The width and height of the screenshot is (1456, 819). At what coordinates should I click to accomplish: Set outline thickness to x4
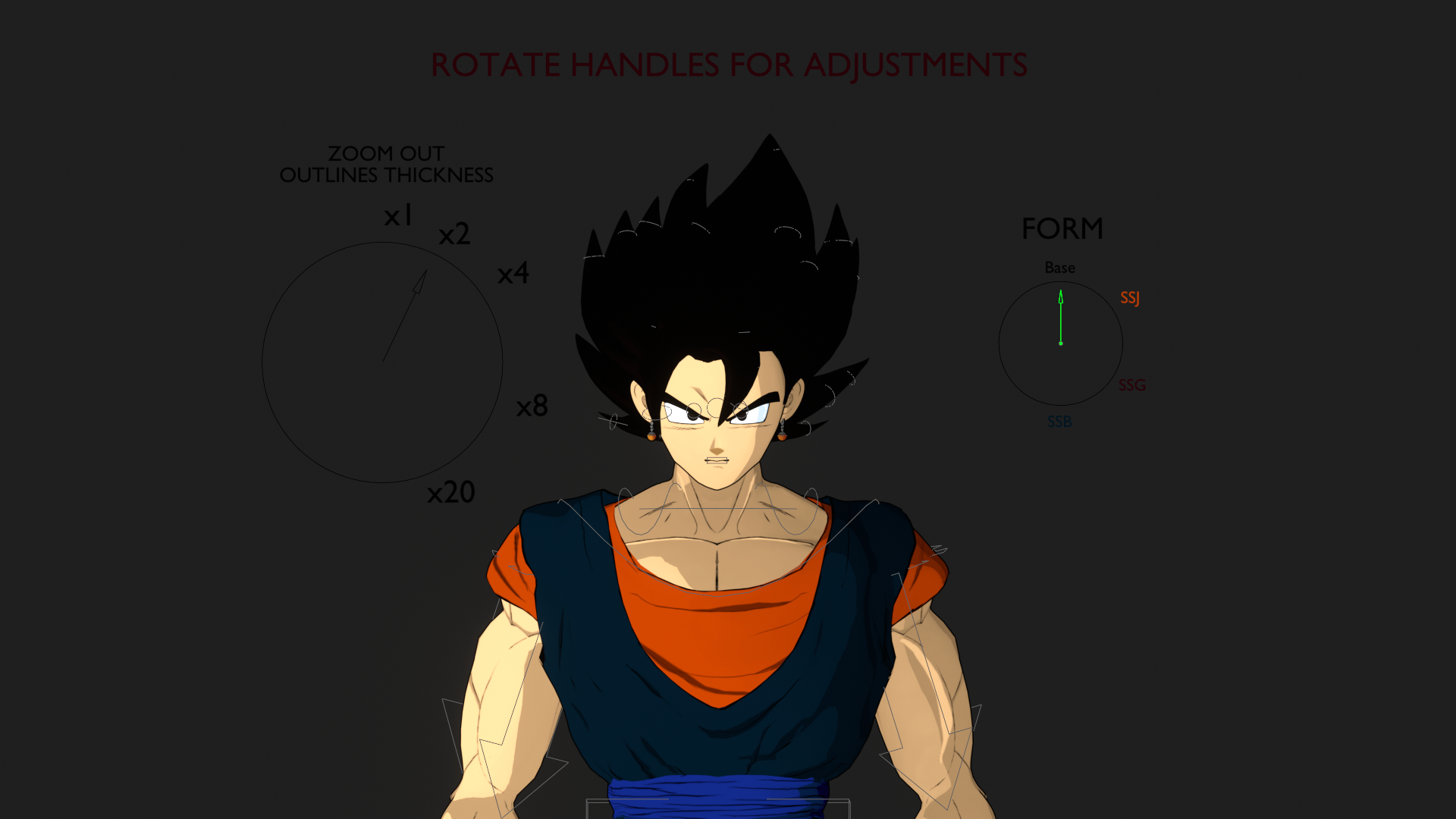513,275
